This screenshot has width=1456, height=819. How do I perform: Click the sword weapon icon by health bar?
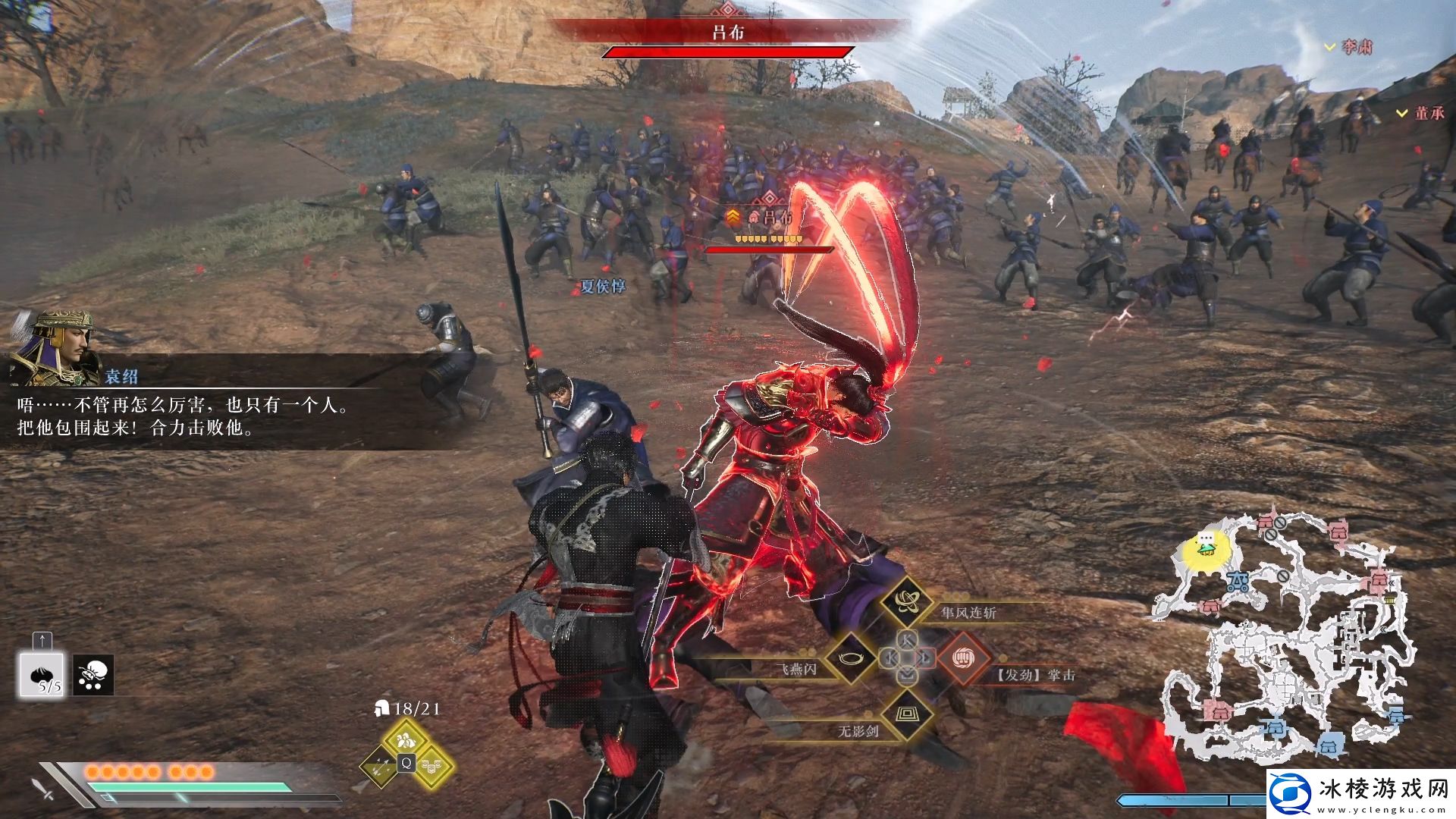pos(44,789)
